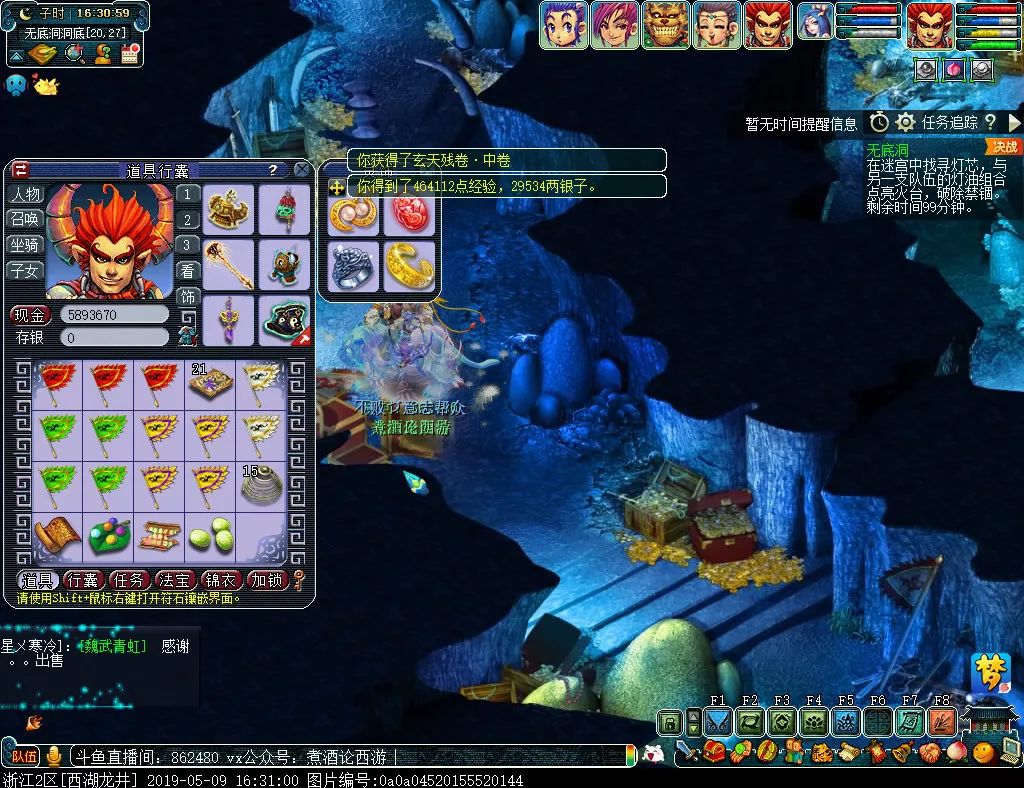The image size is (1024, 788).
Task: Open the world map magnifier icon
Action: (x=74, y=54)
